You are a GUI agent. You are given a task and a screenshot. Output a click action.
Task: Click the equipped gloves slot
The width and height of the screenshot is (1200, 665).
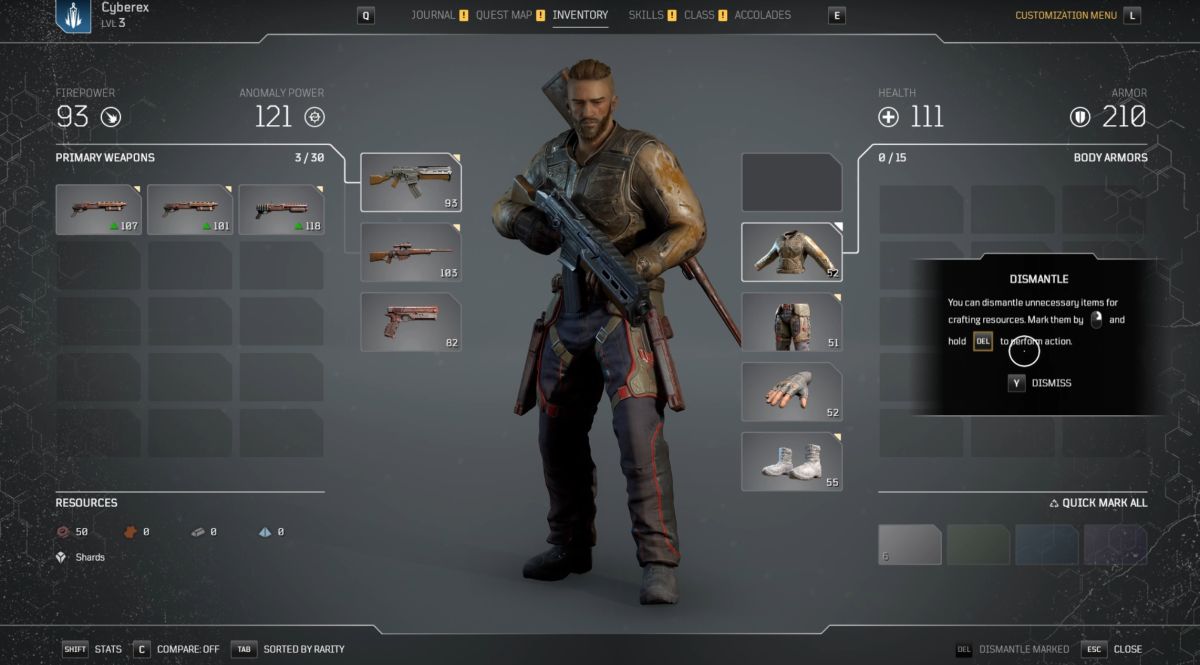[791, 392]
